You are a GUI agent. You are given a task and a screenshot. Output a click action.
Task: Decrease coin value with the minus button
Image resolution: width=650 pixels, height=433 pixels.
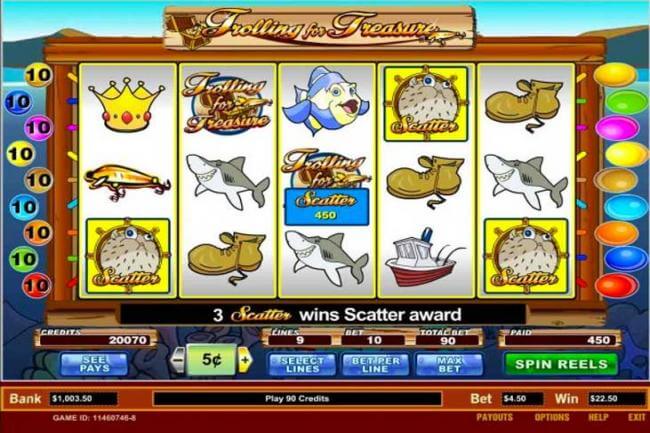click(x=176, y=360)
